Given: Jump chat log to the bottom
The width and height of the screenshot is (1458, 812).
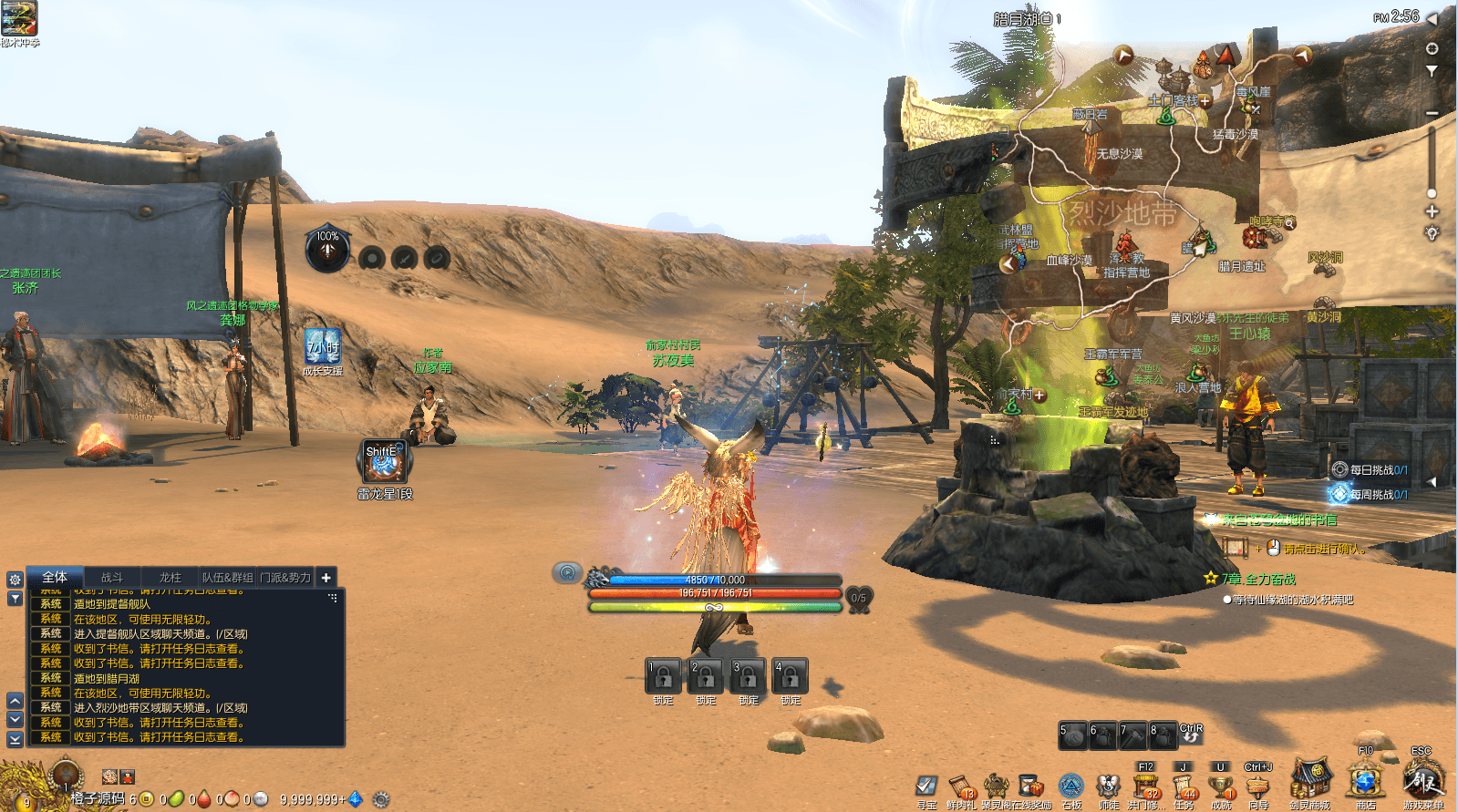Looking at the screenshot, I should point(15,740).
